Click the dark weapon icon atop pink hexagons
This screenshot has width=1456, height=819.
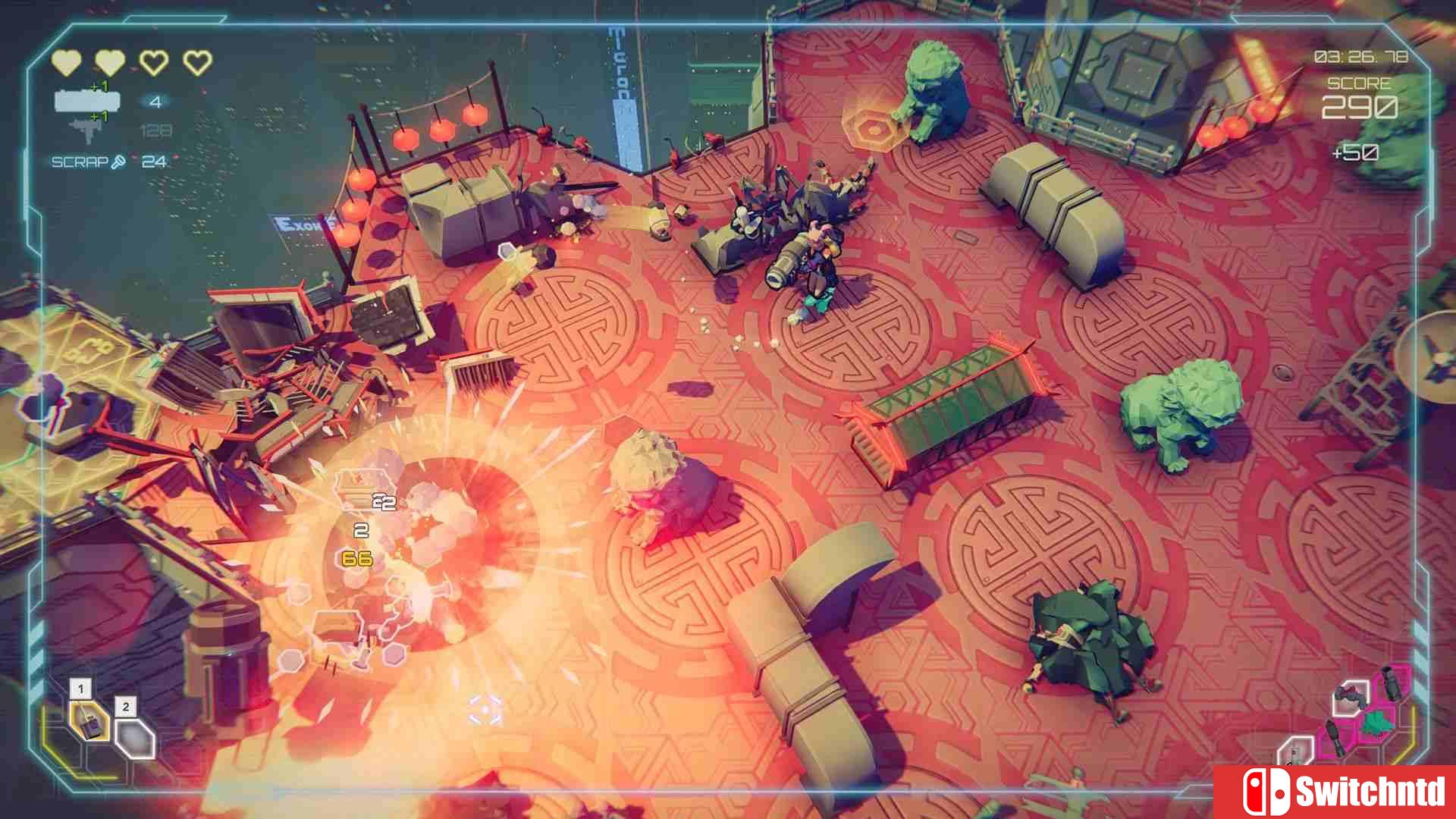tap(1392, 683)
